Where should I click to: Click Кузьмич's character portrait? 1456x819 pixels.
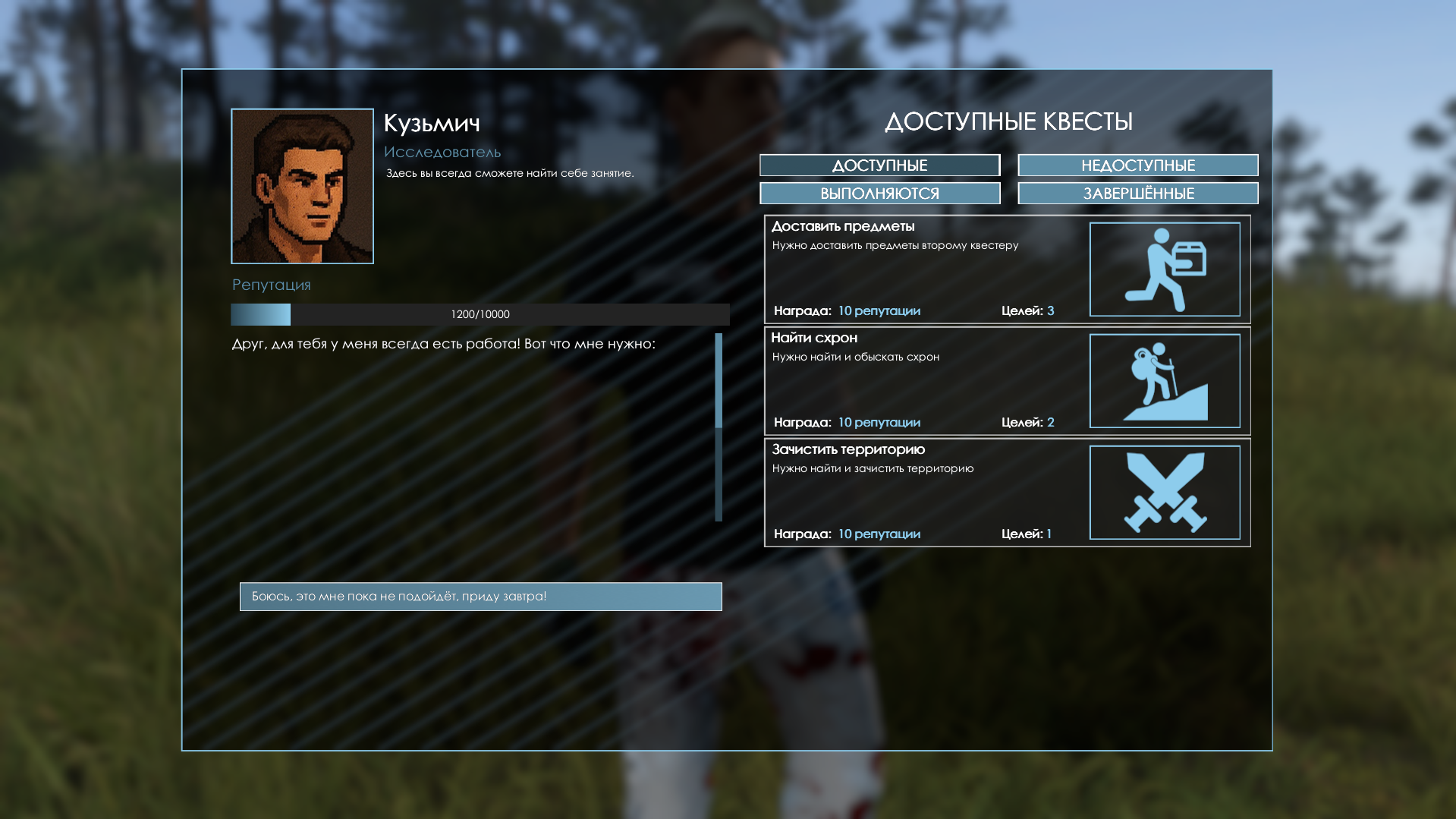pyautogui.click(x=302, y=186)
